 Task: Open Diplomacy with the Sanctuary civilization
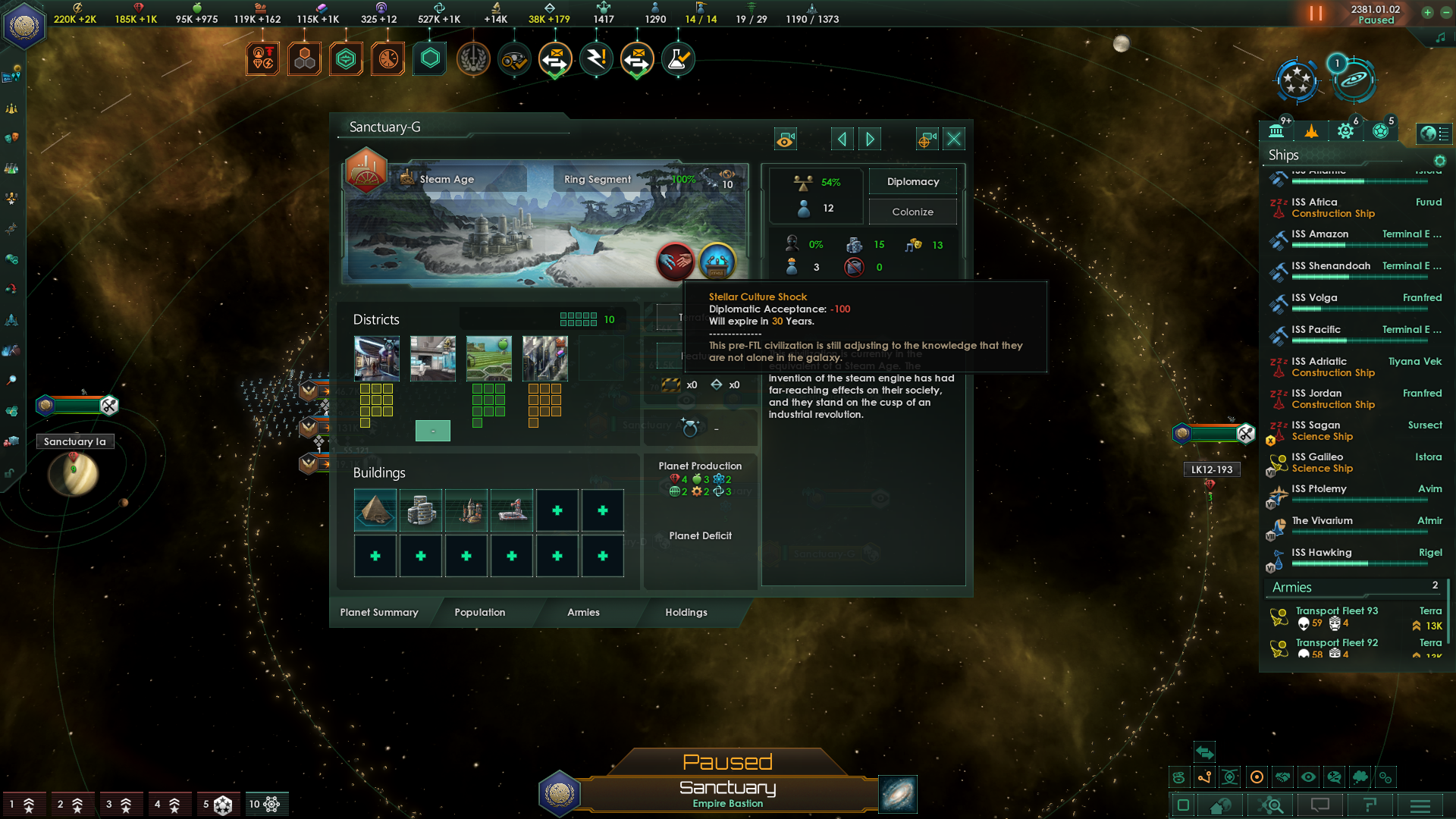tap(912, 181)
